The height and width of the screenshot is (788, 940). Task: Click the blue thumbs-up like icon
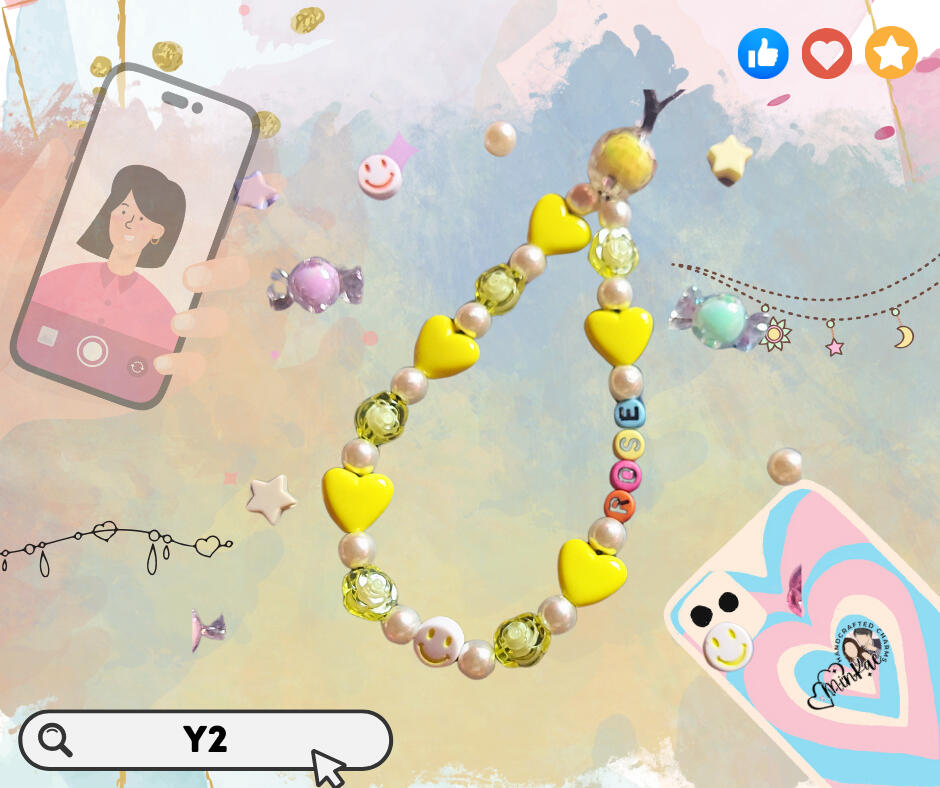pyautogui.click(x=763, y=54)
